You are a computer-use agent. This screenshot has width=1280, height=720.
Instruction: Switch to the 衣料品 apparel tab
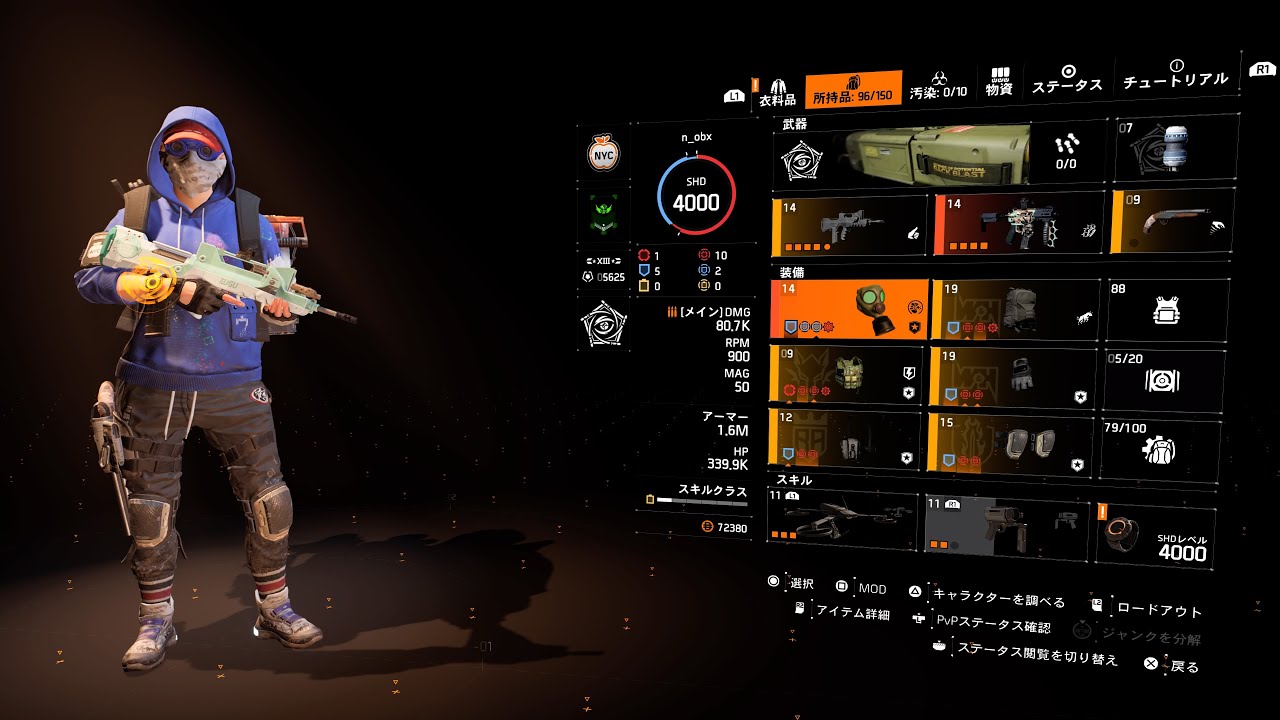(777, 92)
